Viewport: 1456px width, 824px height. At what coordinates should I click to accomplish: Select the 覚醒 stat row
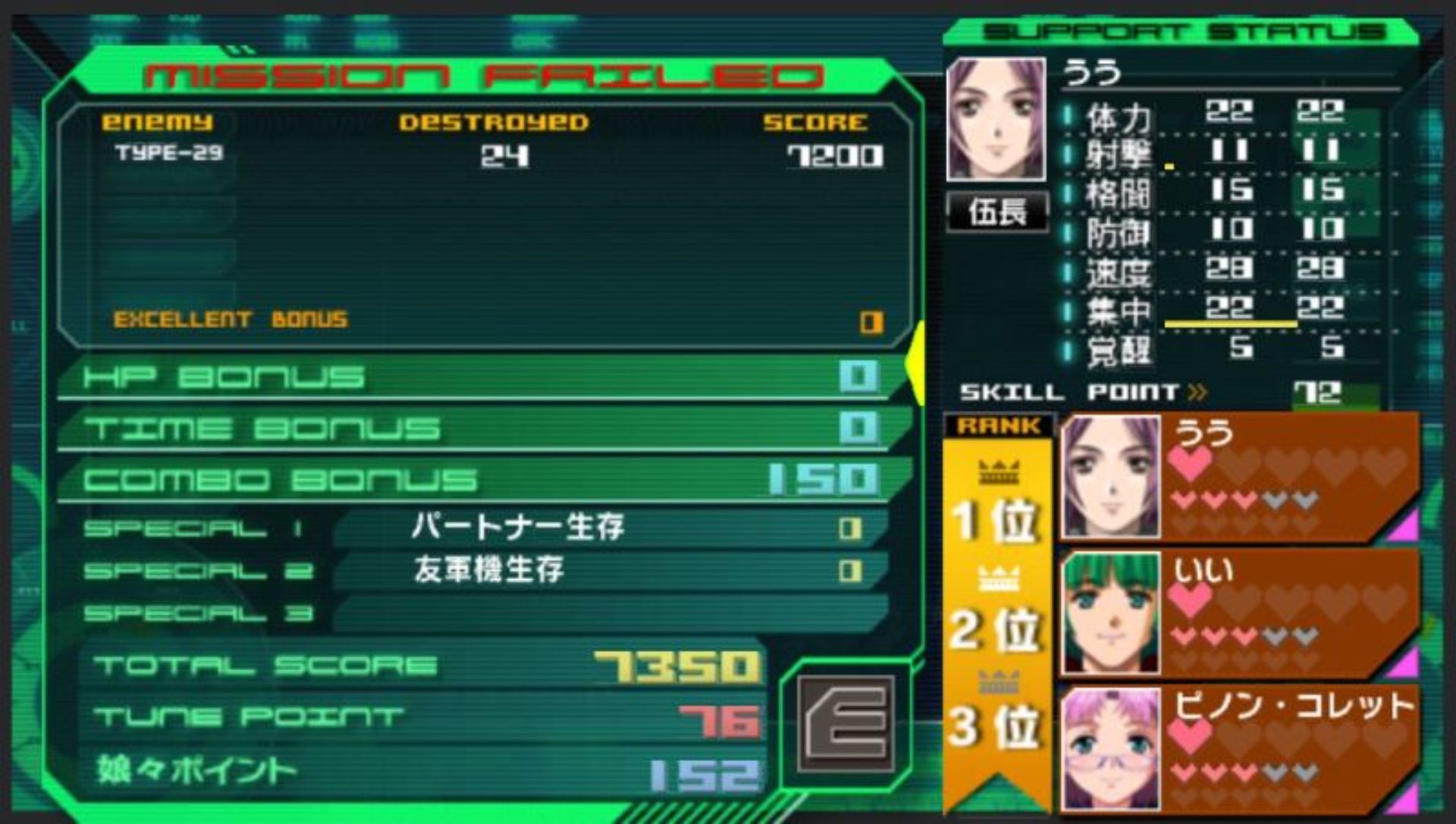point(1228,349)
